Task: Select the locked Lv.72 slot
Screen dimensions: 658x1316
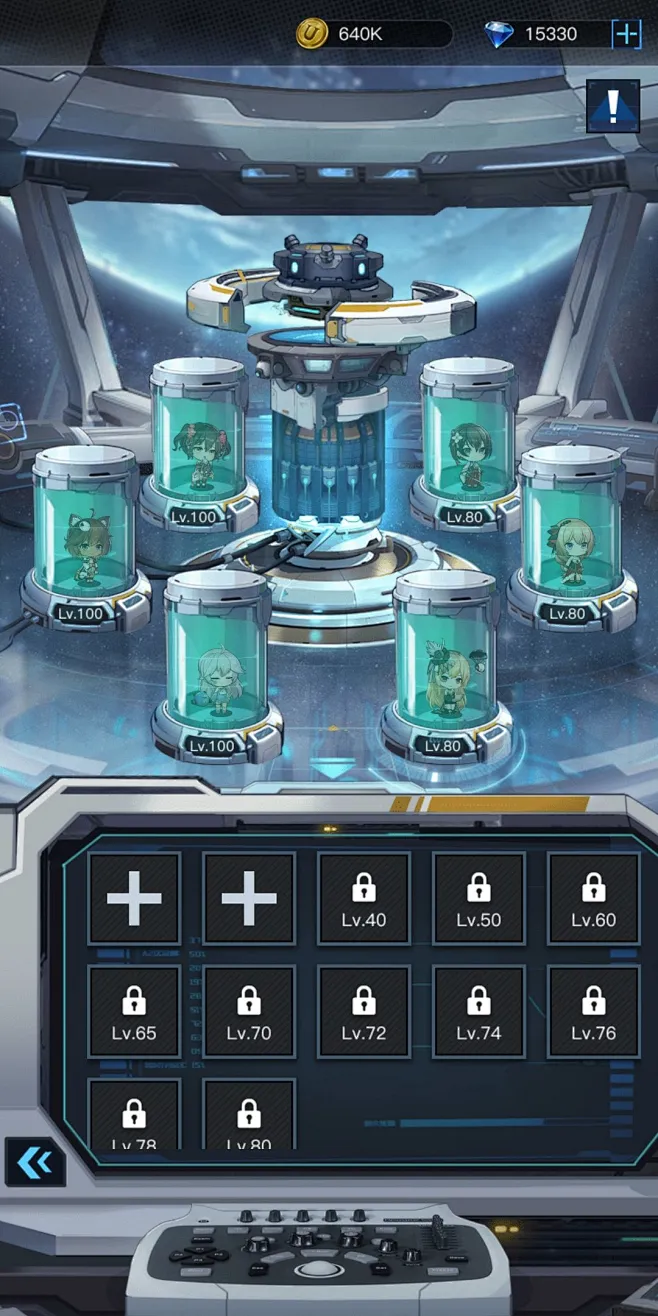Action: (x=364, y=1011)
